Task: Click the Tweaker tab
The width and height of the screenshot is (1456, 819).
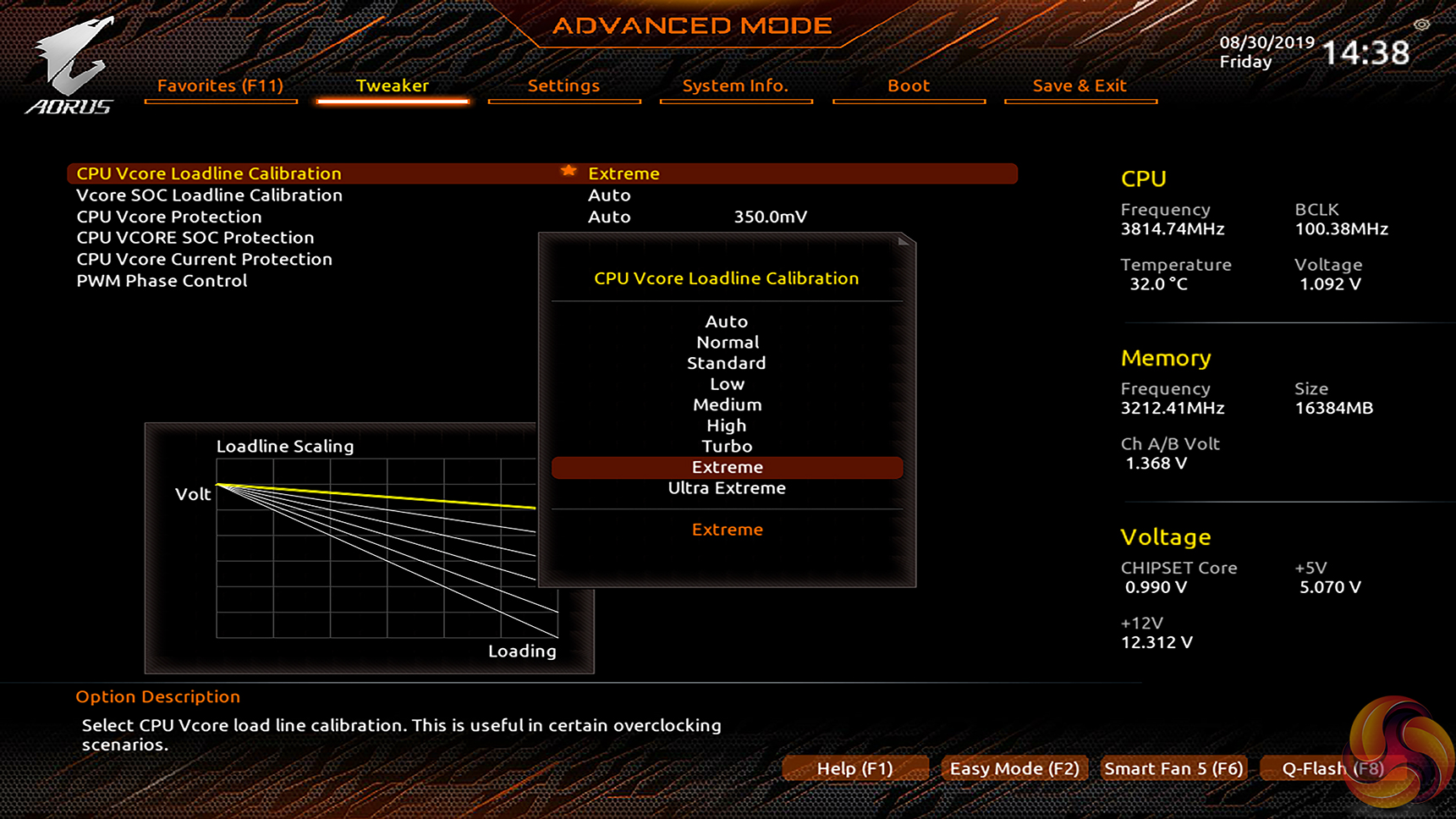Action: coord(392,85)
